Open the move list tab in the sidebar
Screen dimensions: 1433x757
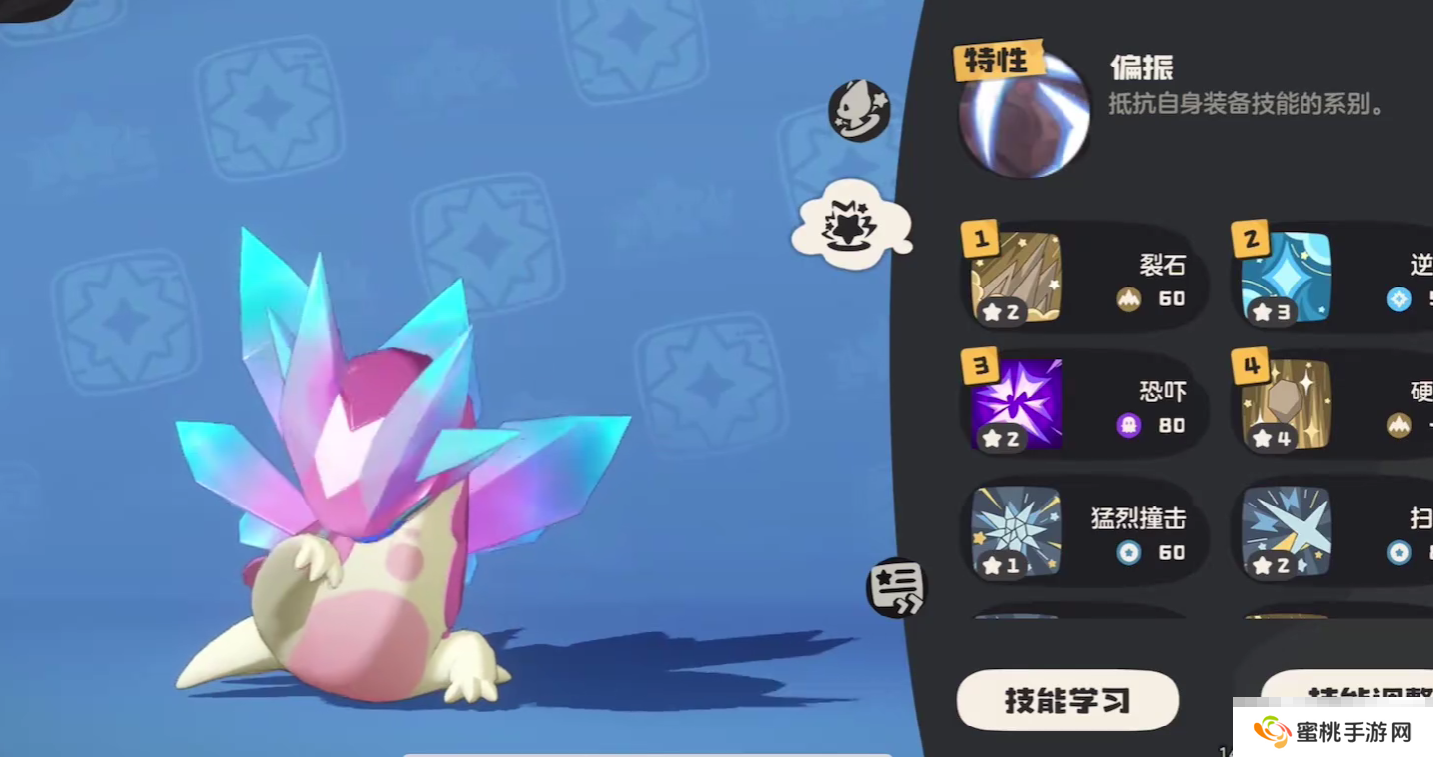(x=896, y=588)
